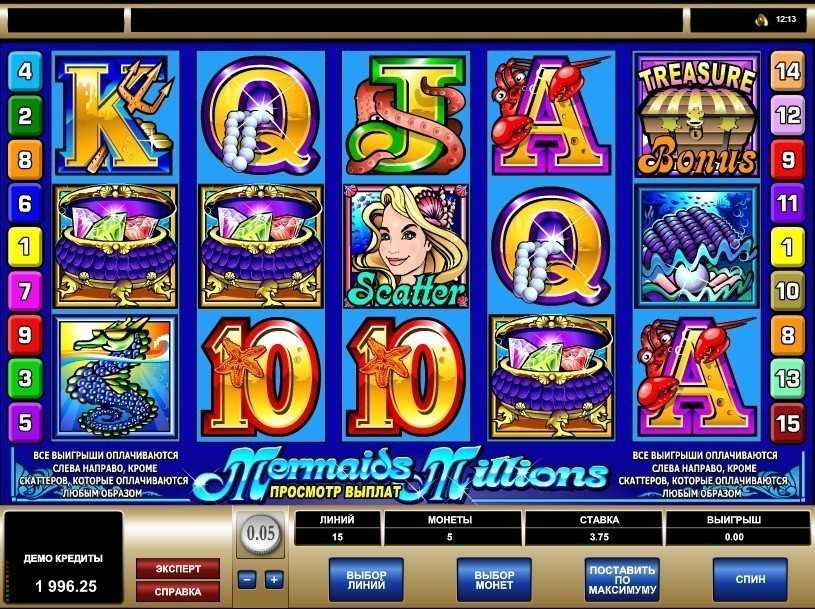Image resolution: width=815 pixels, height=609 pixels.
Task: Activate payline 6 indicator
Action: pyautogui.click(x=25, y=202)
